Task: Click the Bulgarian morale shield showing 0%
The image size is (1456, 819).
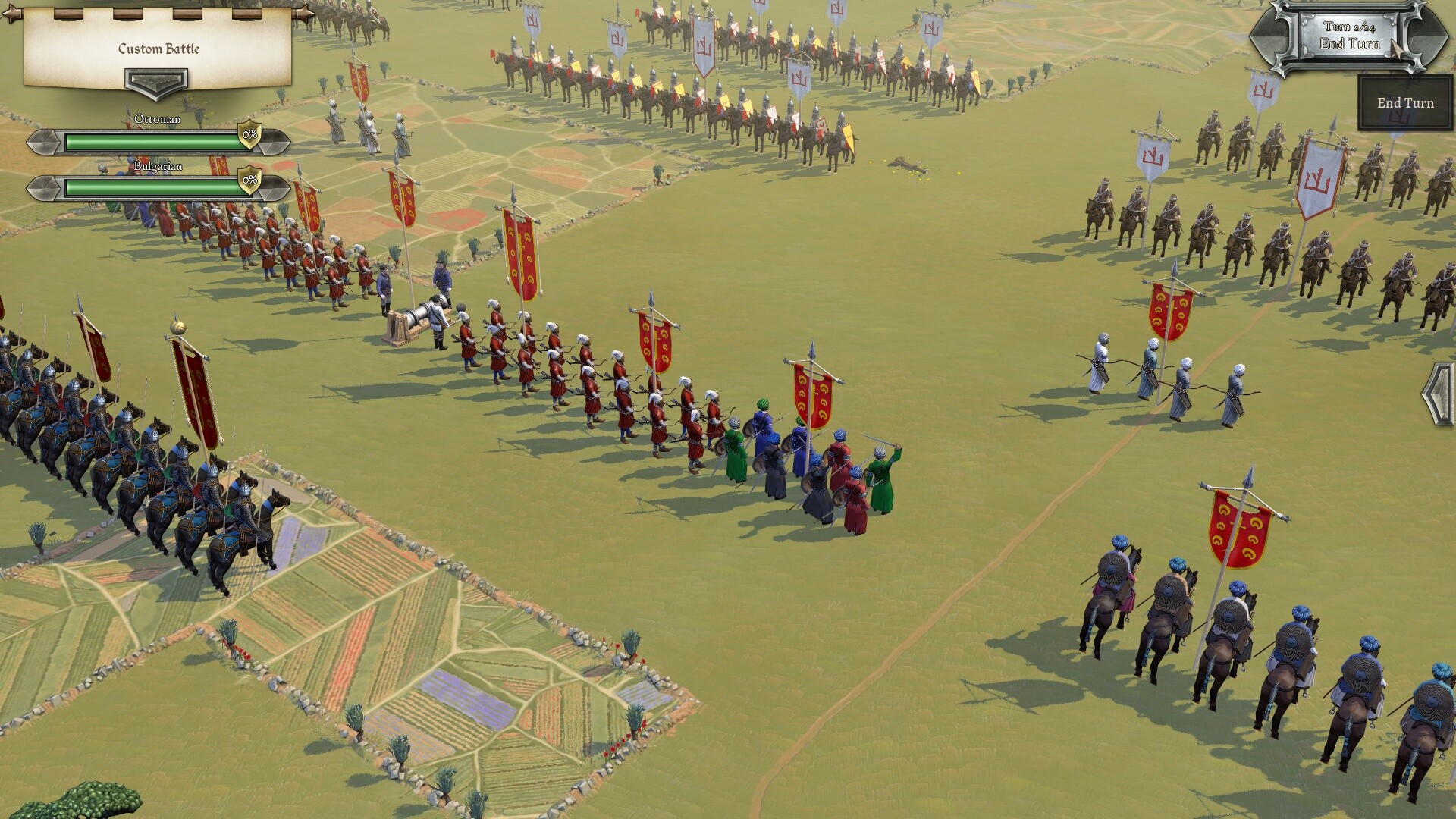Action: (x=249, y=180)
